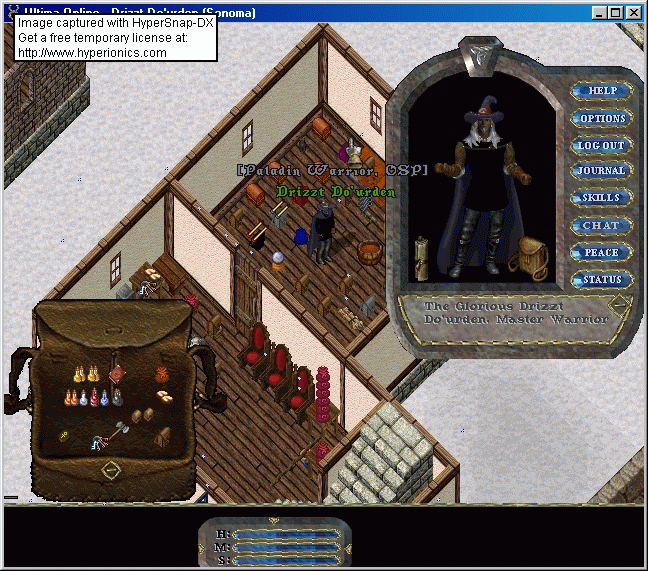Toggle the Peace/War mode button
648x571 pixels.
click(601, 252)
